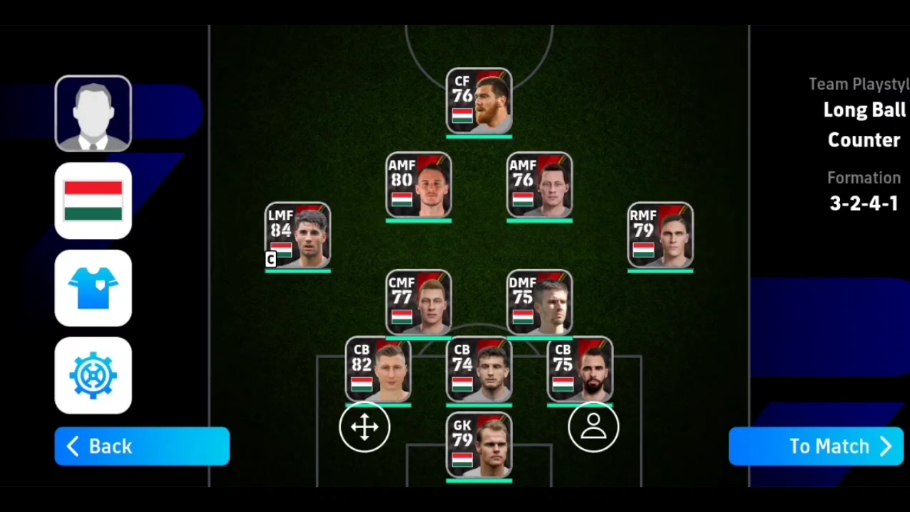The height and width of the screenshot is (512, 910).
Task: Select the AMF 80 player card
Action: [418, 185]
